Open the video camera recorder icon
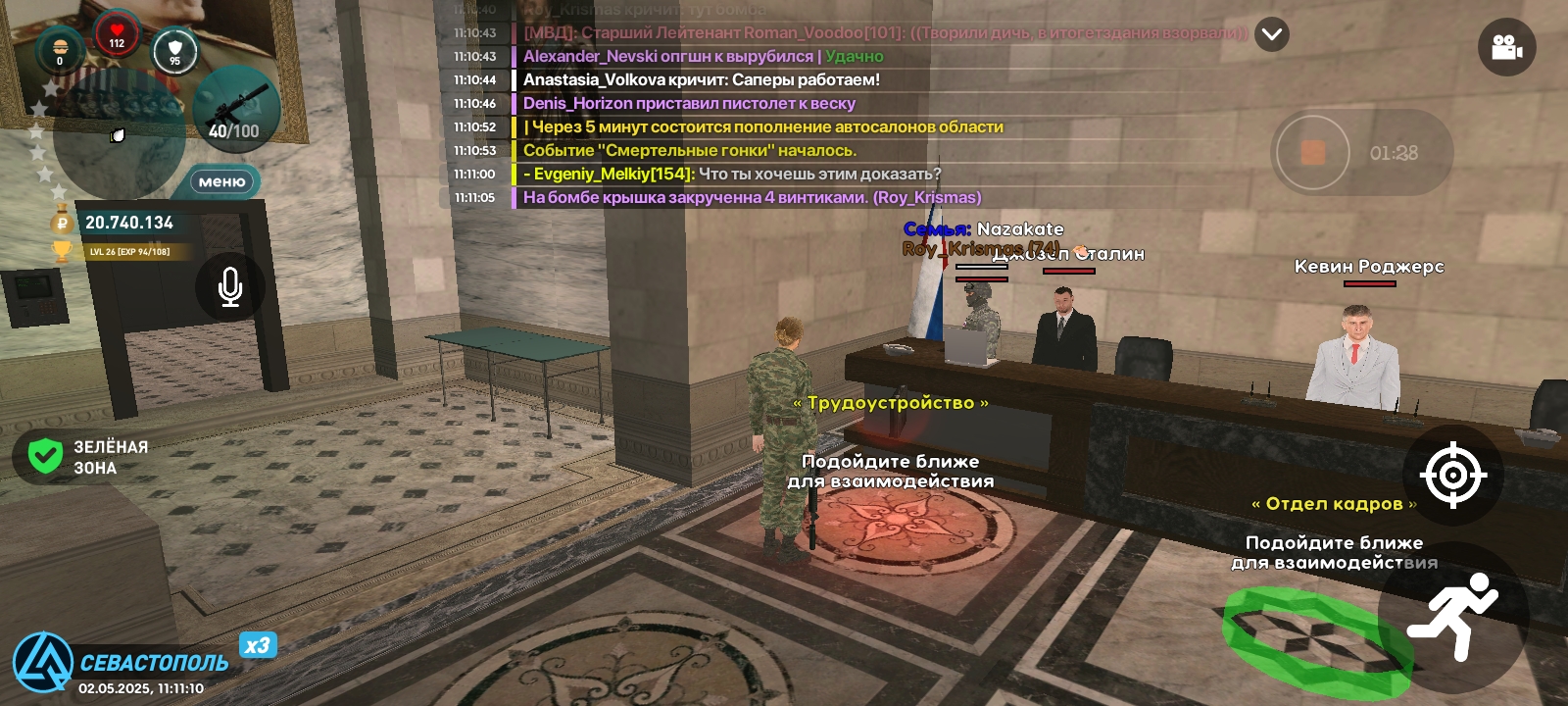 tap(1506, 46)
